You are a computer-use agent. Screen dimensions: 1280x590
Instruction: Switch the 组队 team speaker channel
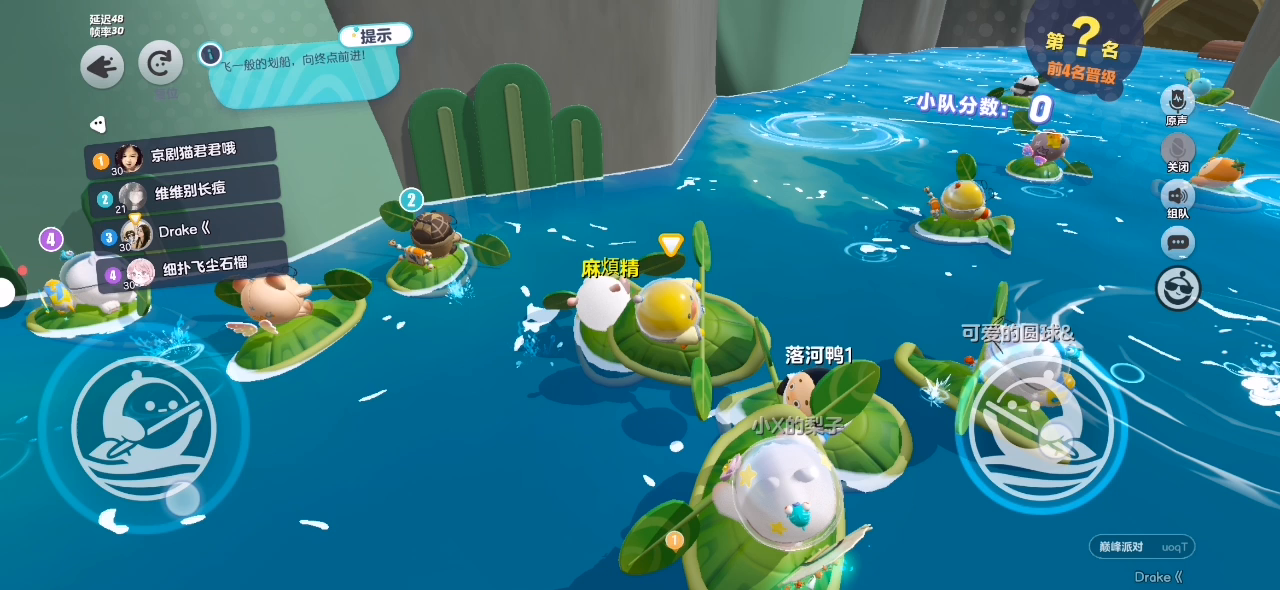(1177, 195)
